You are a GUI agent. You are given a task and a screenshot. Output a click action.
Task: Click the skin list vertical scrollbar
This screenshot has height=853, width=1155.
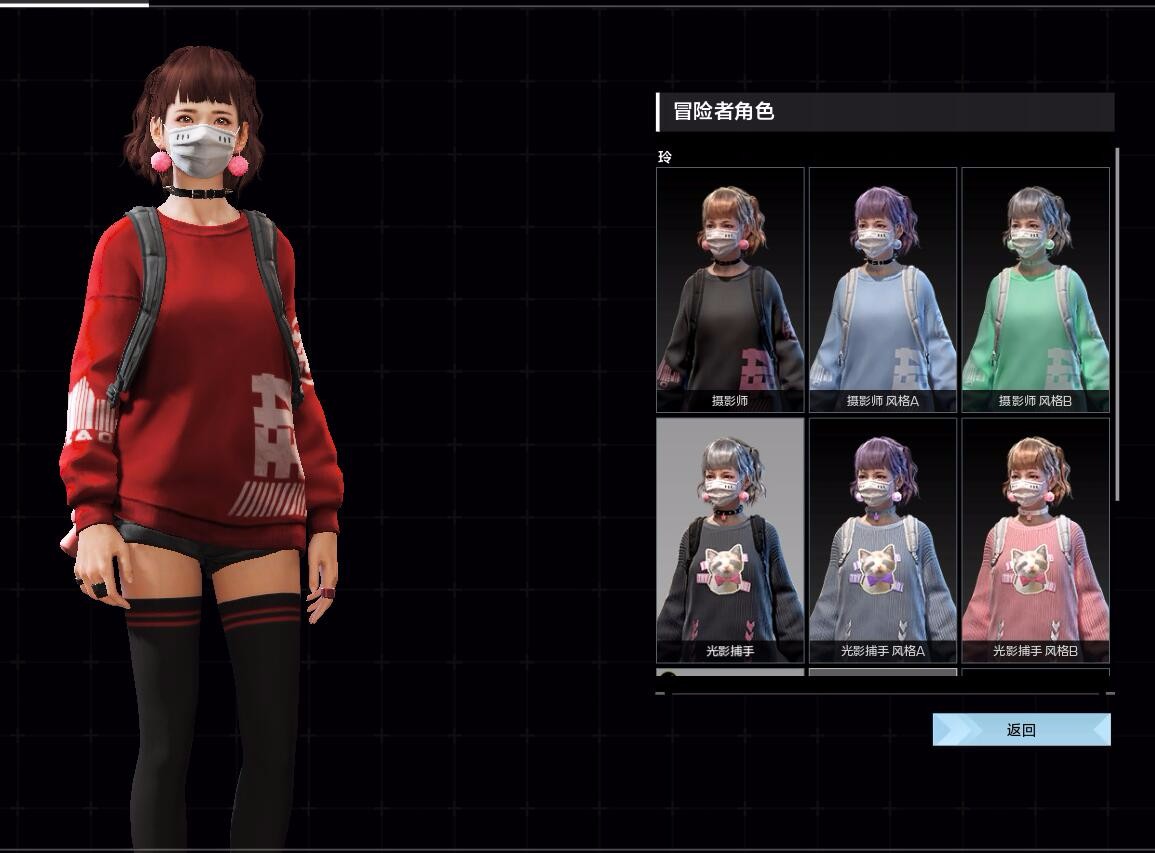1117,324
